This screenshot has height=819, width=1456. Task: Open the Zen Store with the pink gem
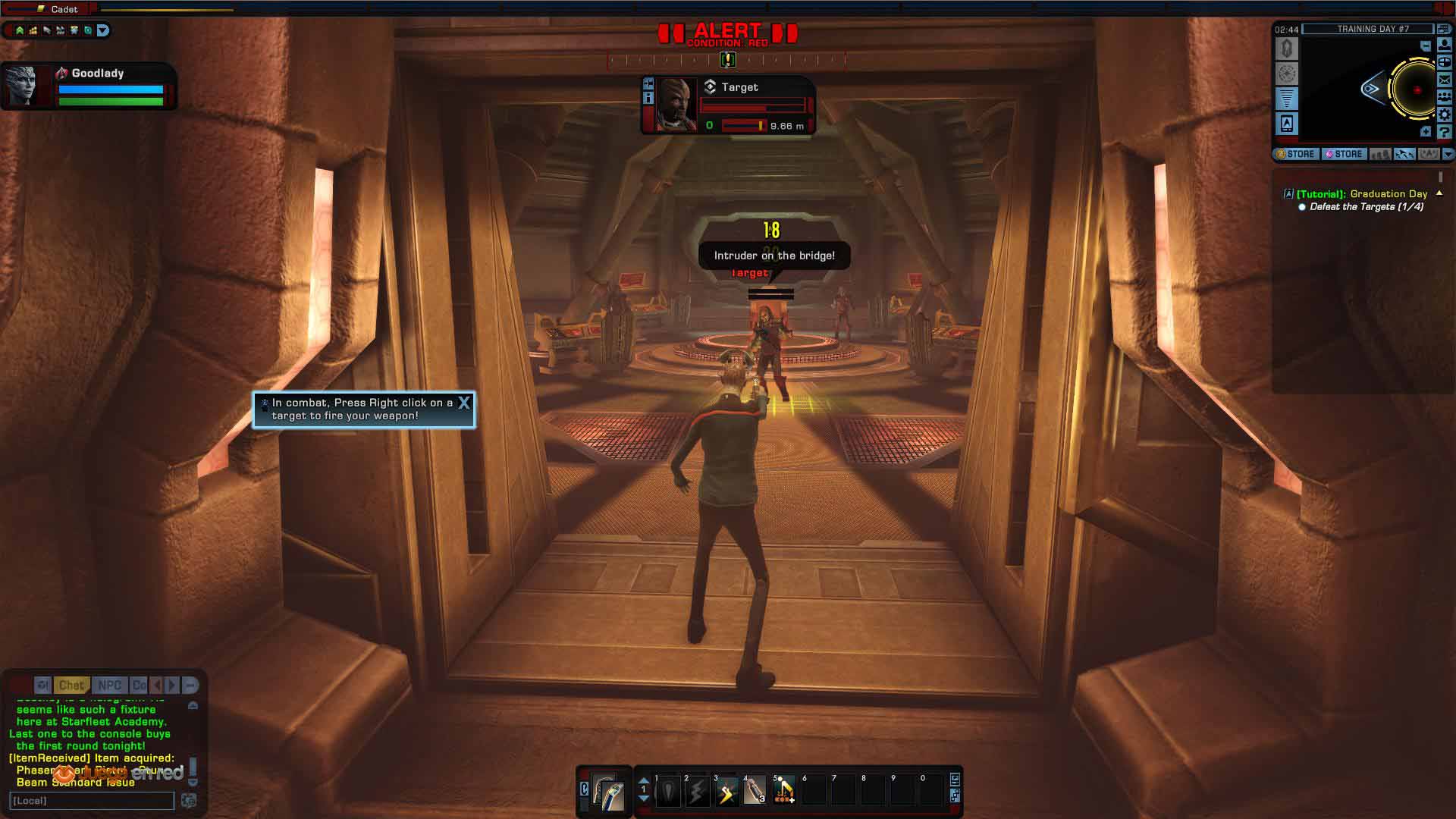pos(1344,154)
